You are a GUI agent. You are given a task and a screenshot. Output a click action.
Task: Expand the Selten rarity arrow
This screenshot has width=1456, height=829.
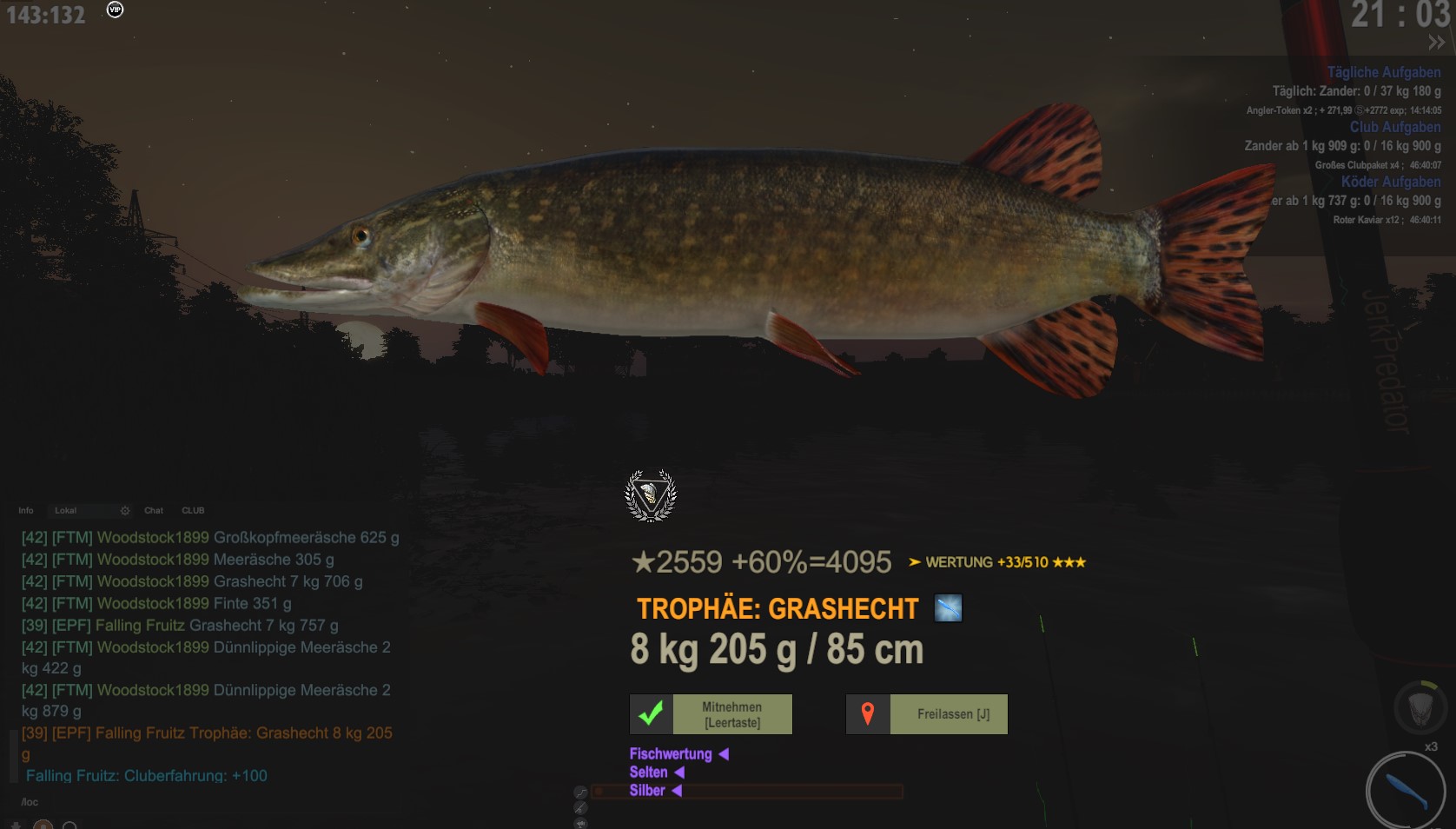(679, 773)
